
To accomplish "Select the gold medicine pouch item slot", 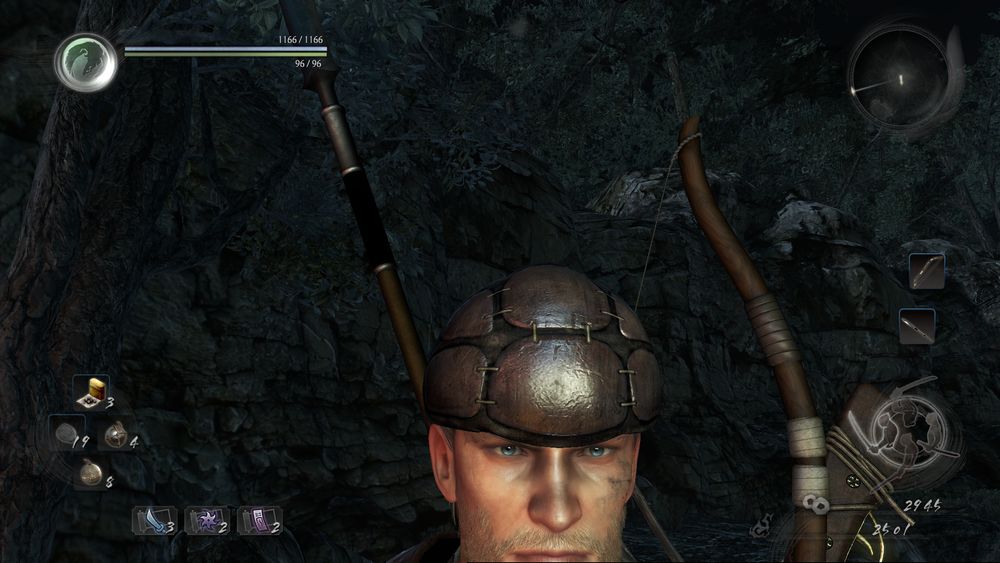I will 89,473.
